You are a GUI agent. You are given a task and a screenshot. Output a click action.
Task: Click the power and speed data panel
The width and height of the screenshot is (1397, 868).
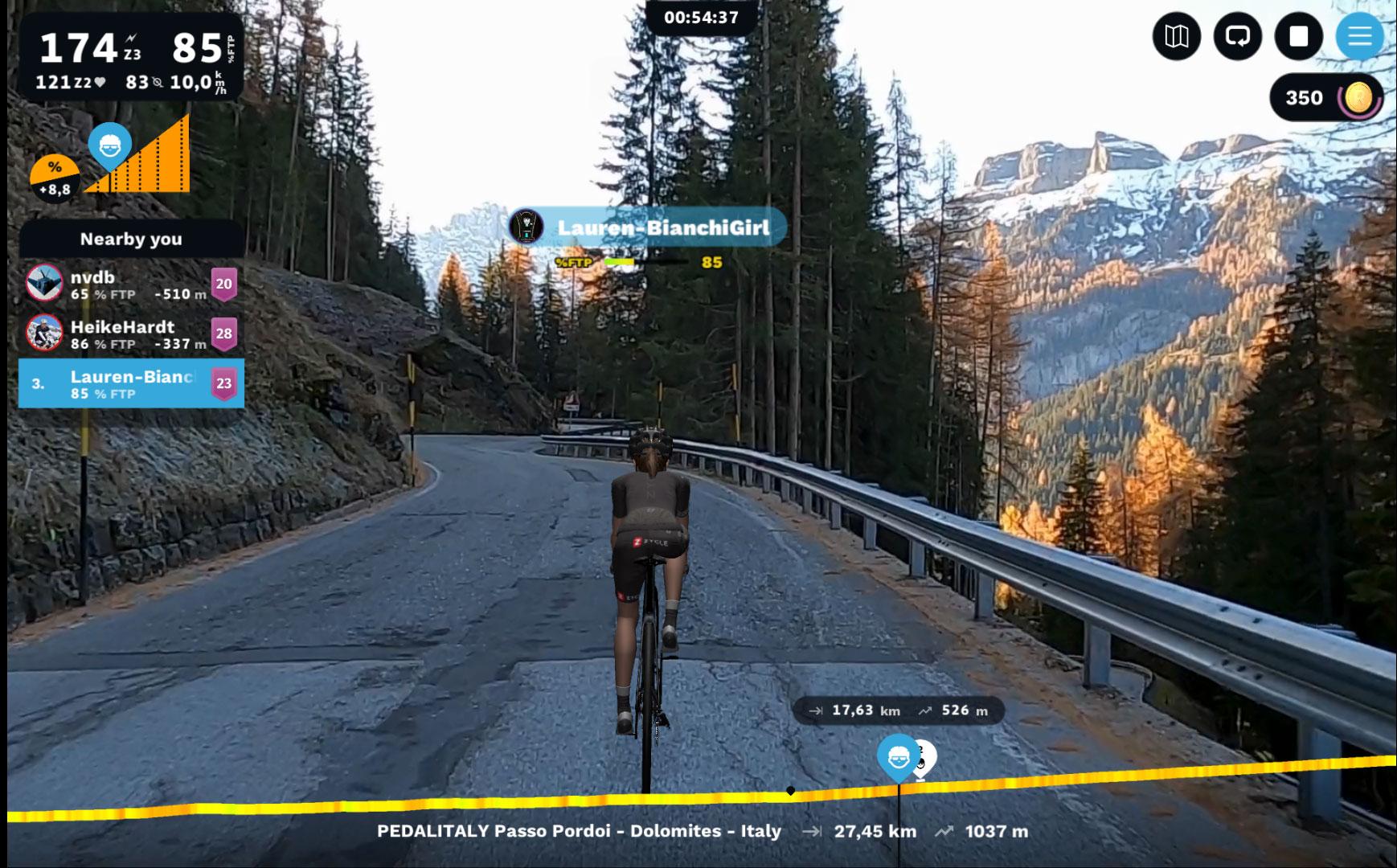[131, 56]
